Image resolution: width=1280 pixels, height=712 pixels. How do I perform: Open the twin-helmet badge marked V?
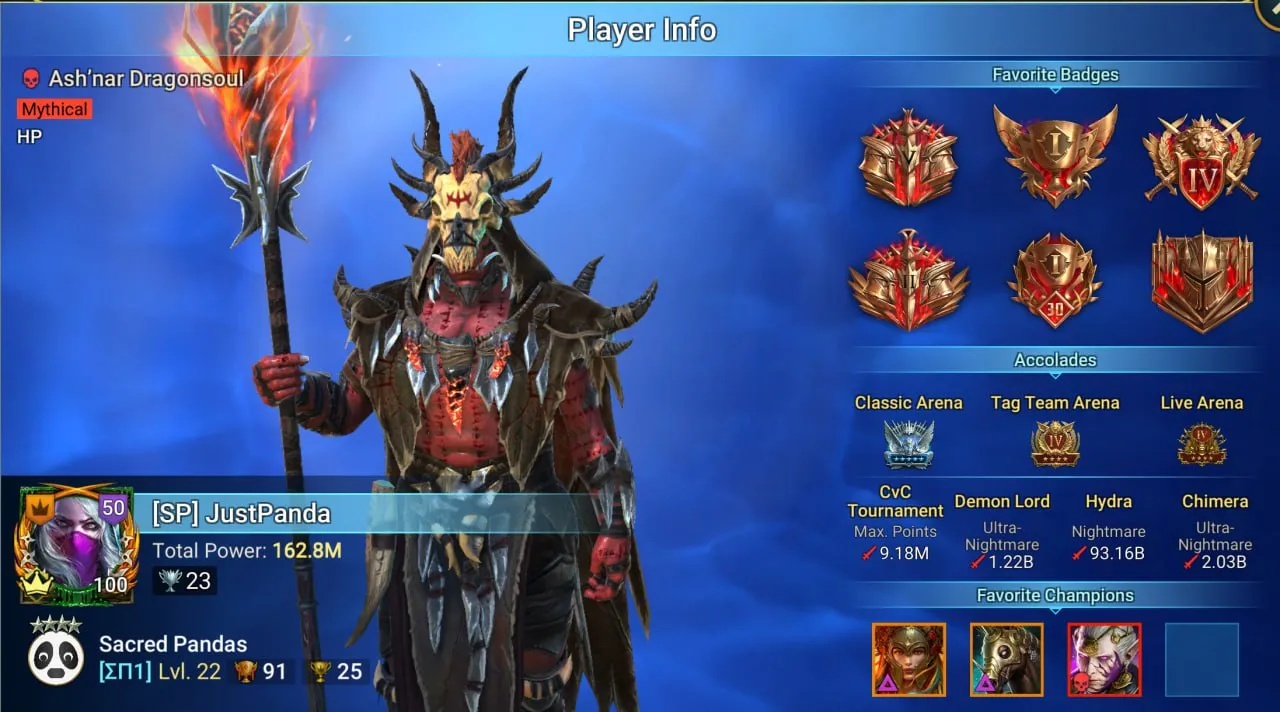(x=908, y=159)
